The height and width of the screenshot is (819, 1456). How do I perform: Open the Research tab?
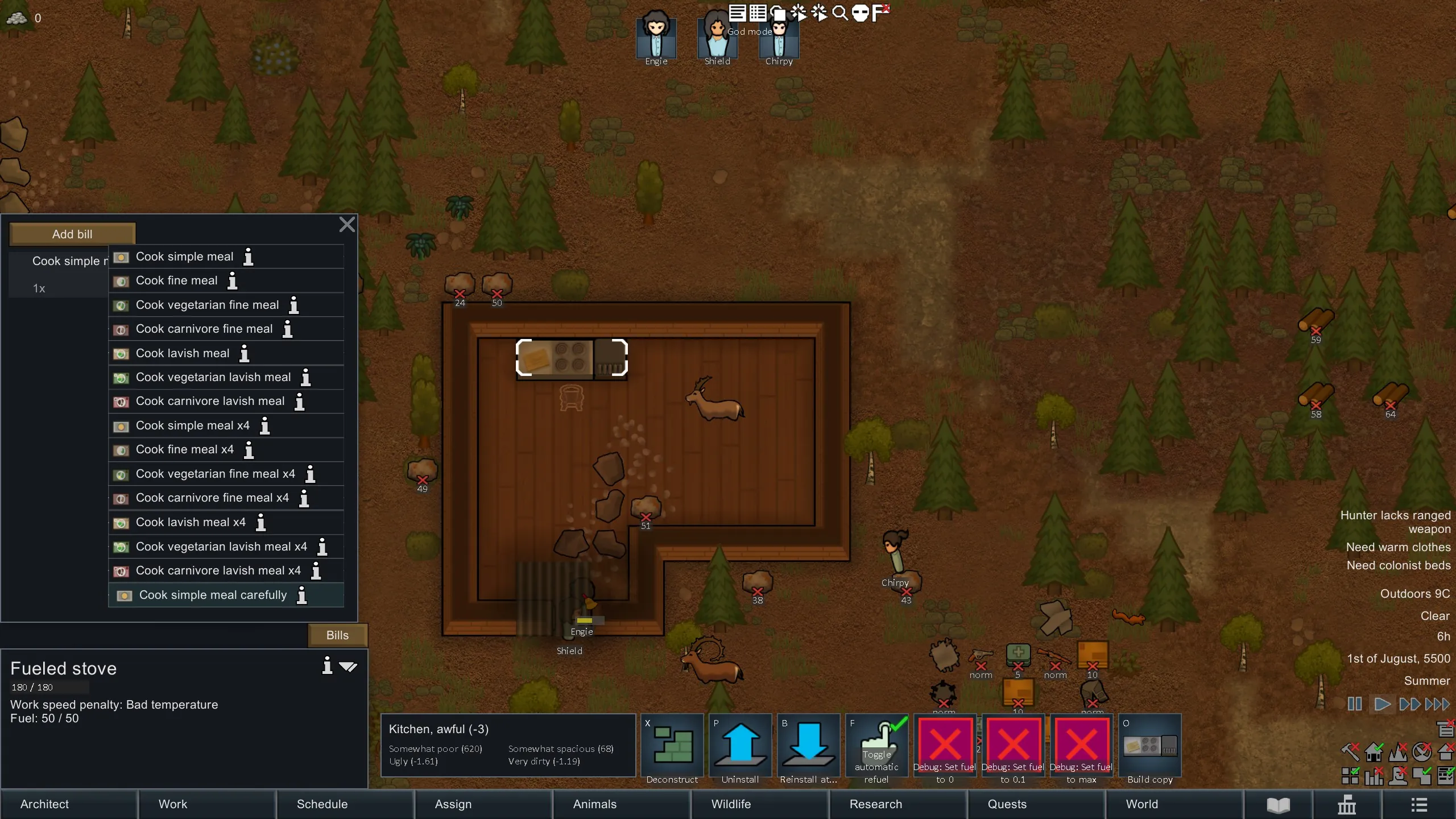876,804
